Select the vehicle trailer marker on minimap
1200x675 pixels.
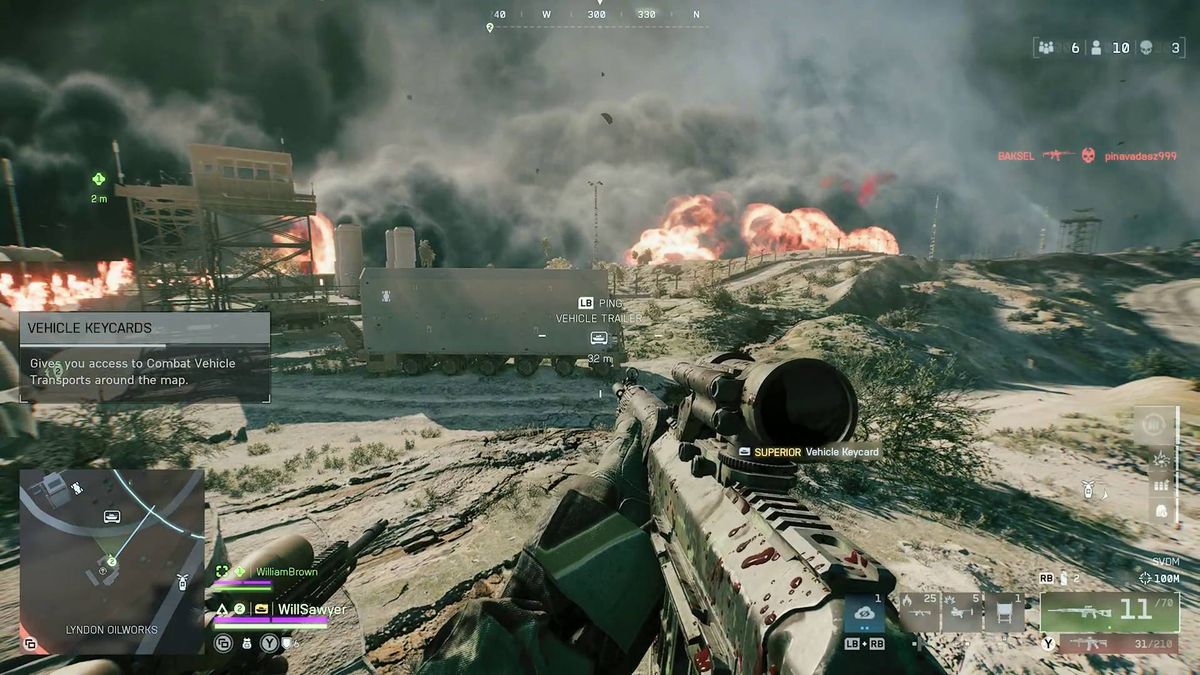pos(112,516)
